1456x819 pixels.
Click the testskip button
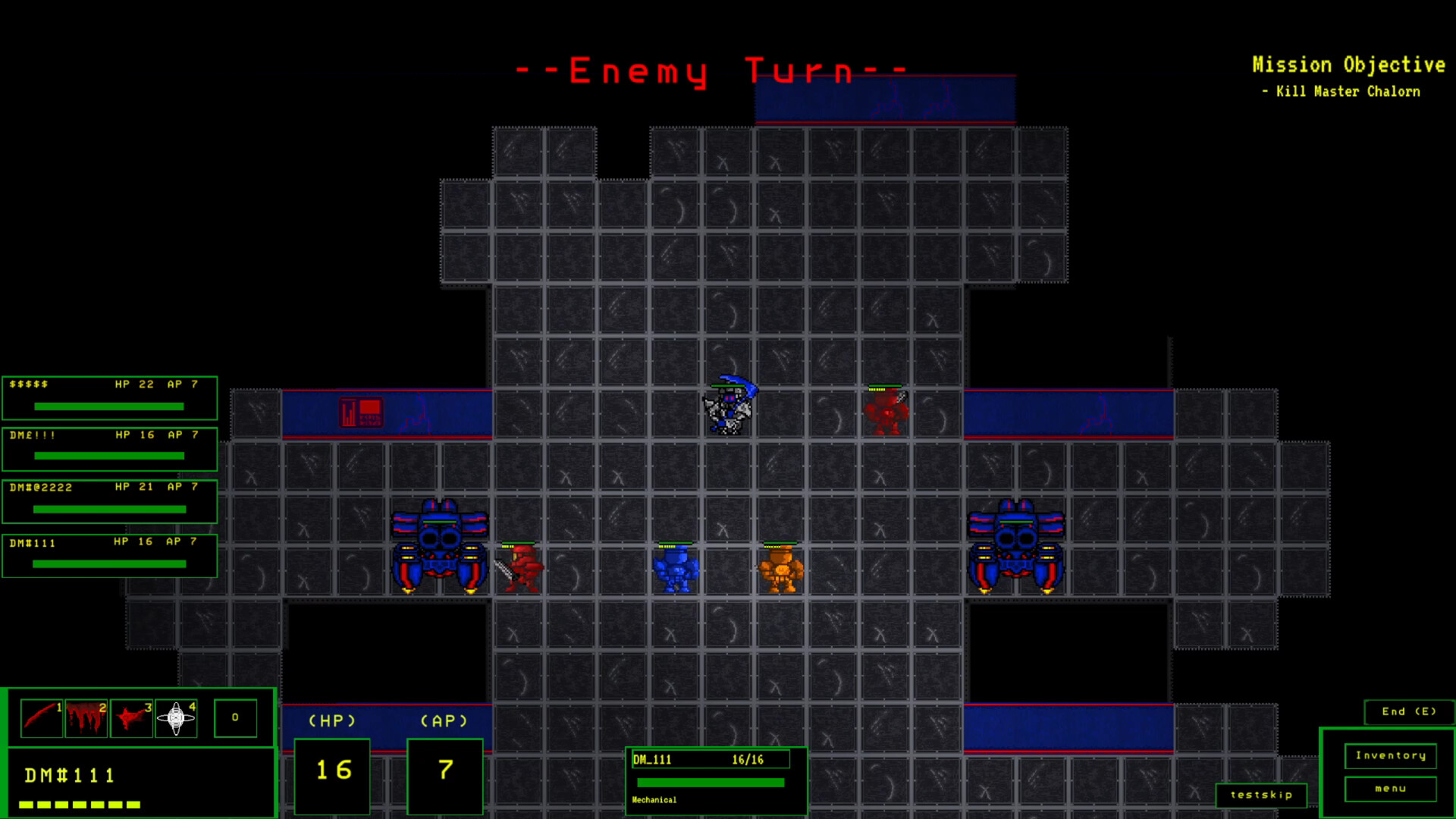point(1262,795)
